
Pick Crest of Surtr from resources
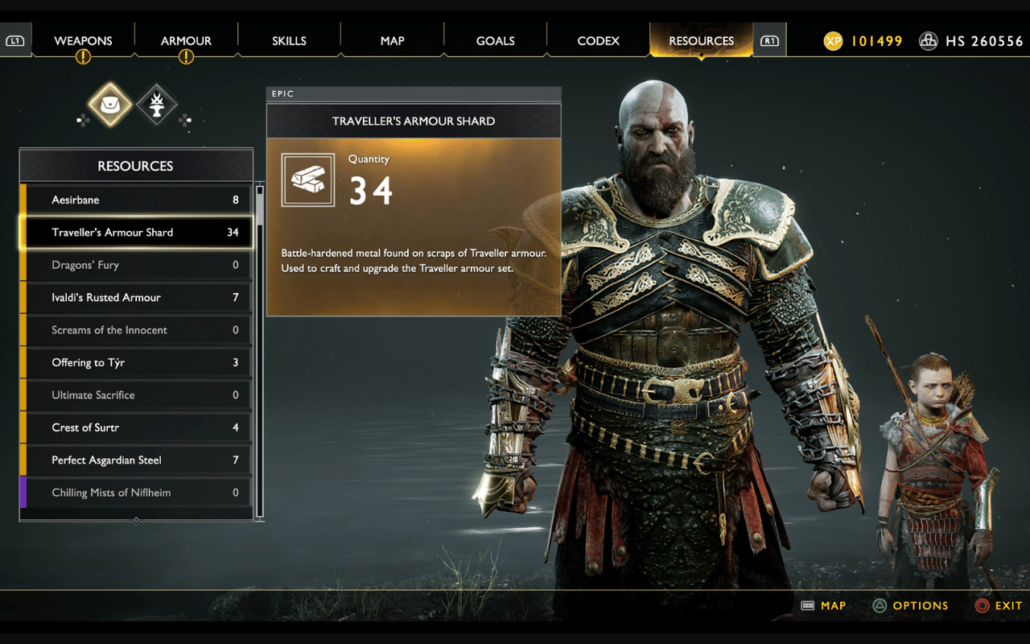point(136,427)
